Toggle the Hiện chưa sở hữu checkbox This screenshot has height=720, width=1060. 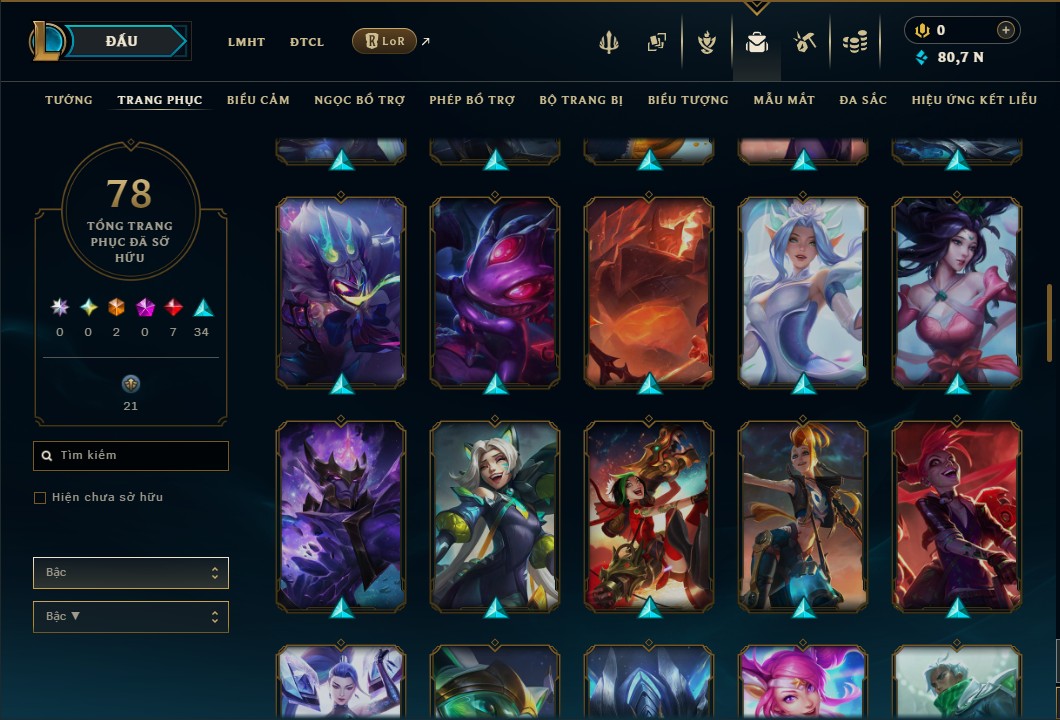40,498
